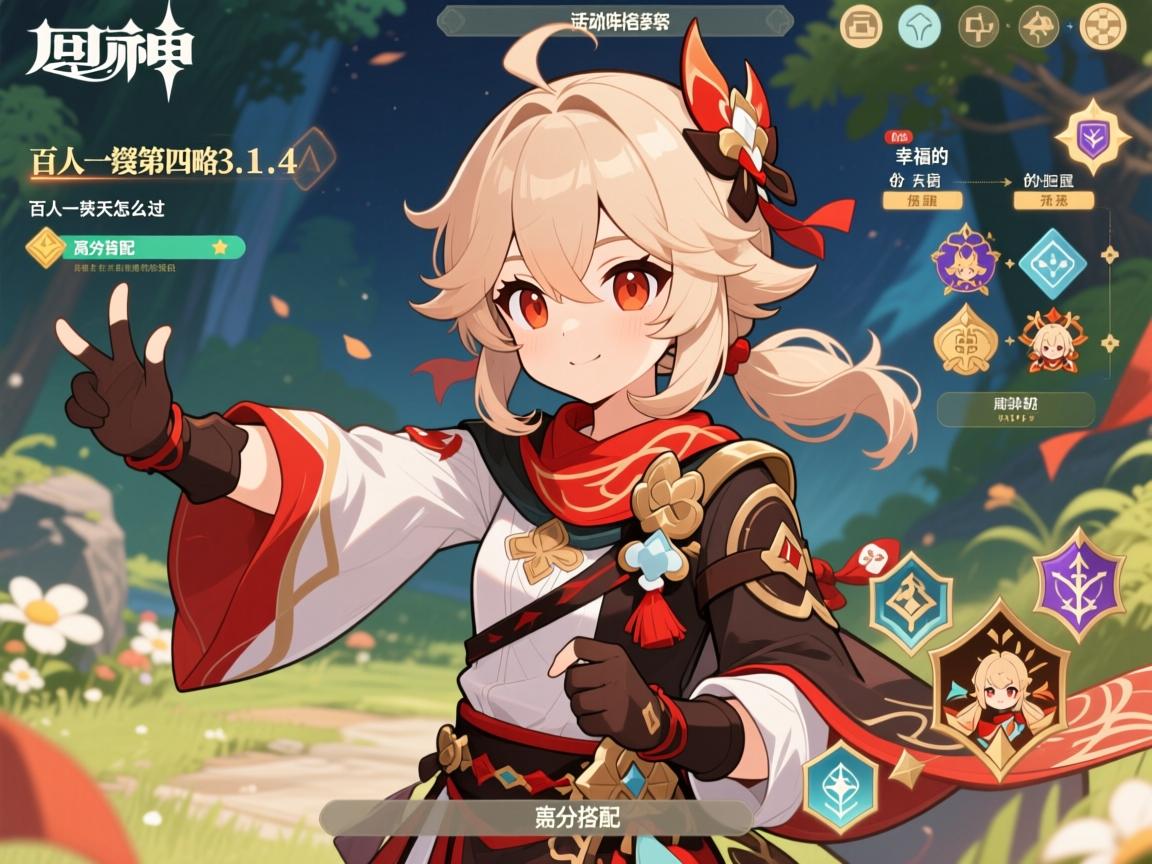Click the first beige round icon with square glyph

(860, 27)
